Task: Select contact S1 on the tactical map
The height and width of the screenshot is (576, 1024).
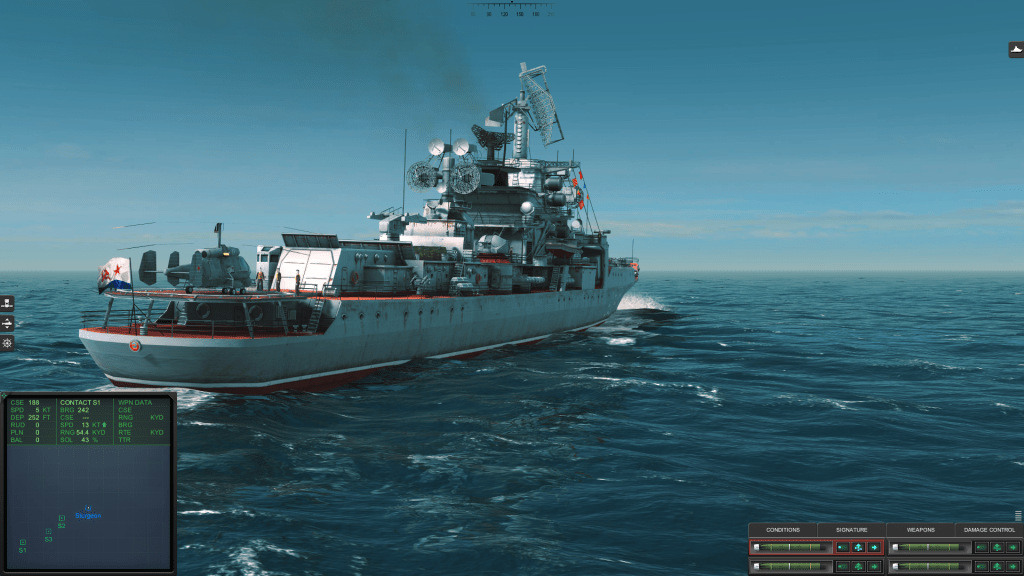Action: pyautogui.click(x=22, y=542)
